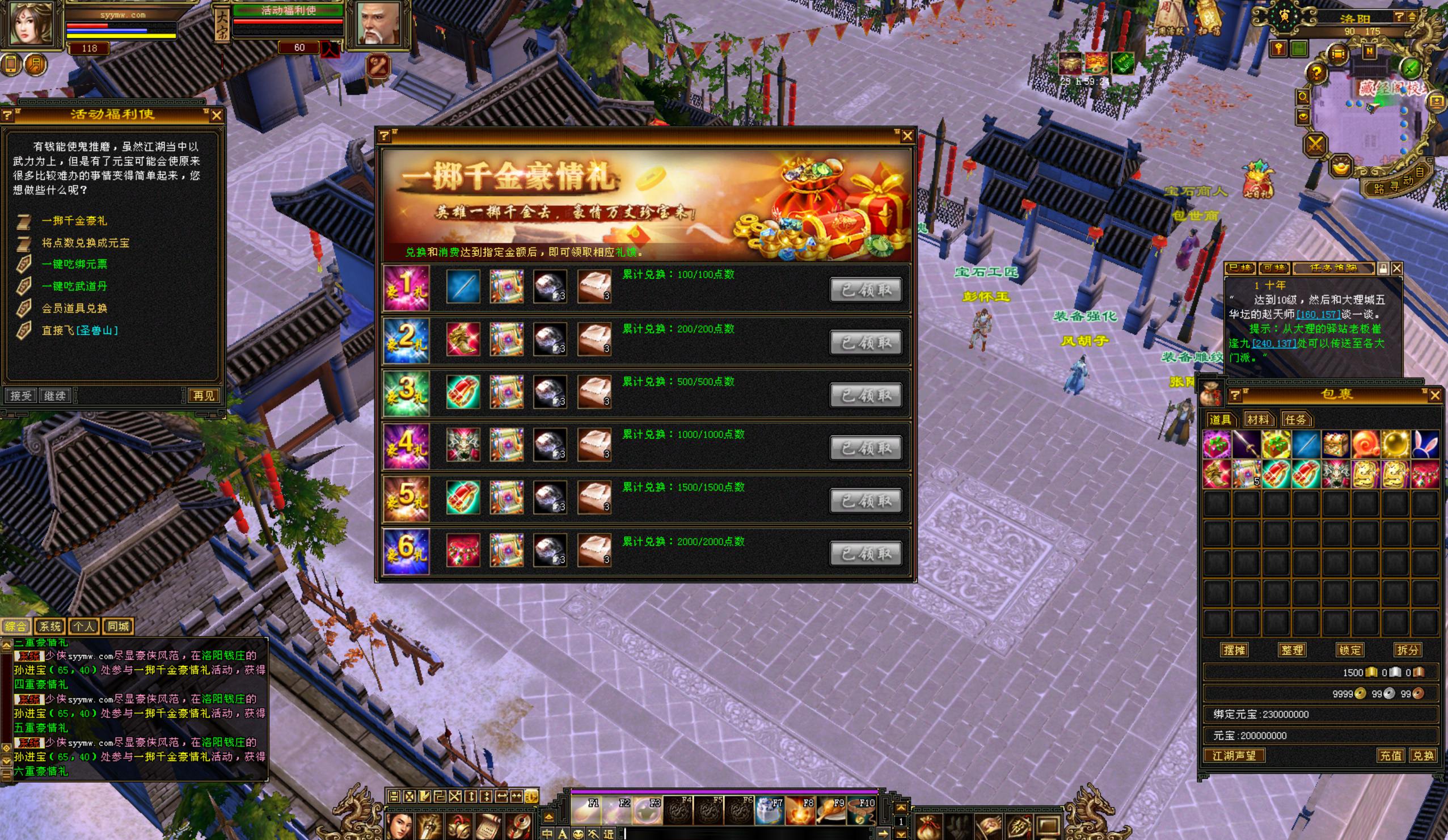This screenshot has width=1448, height=840.
Task: Switch to the 任务 inventory tab
Action: [x=1295, y=419]
